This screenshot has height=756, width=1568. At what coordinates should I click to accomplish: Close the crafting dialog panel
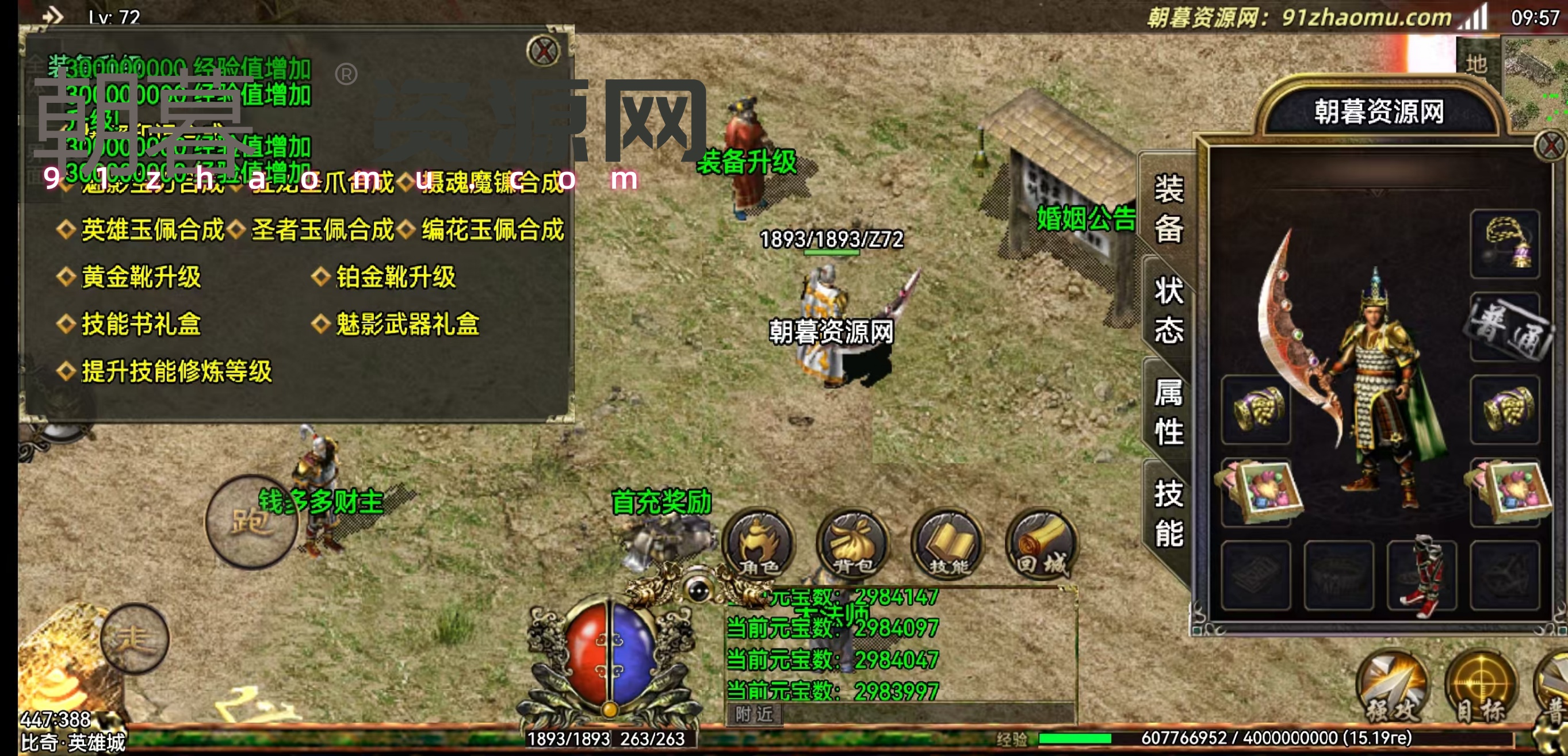tap(543, 51)
